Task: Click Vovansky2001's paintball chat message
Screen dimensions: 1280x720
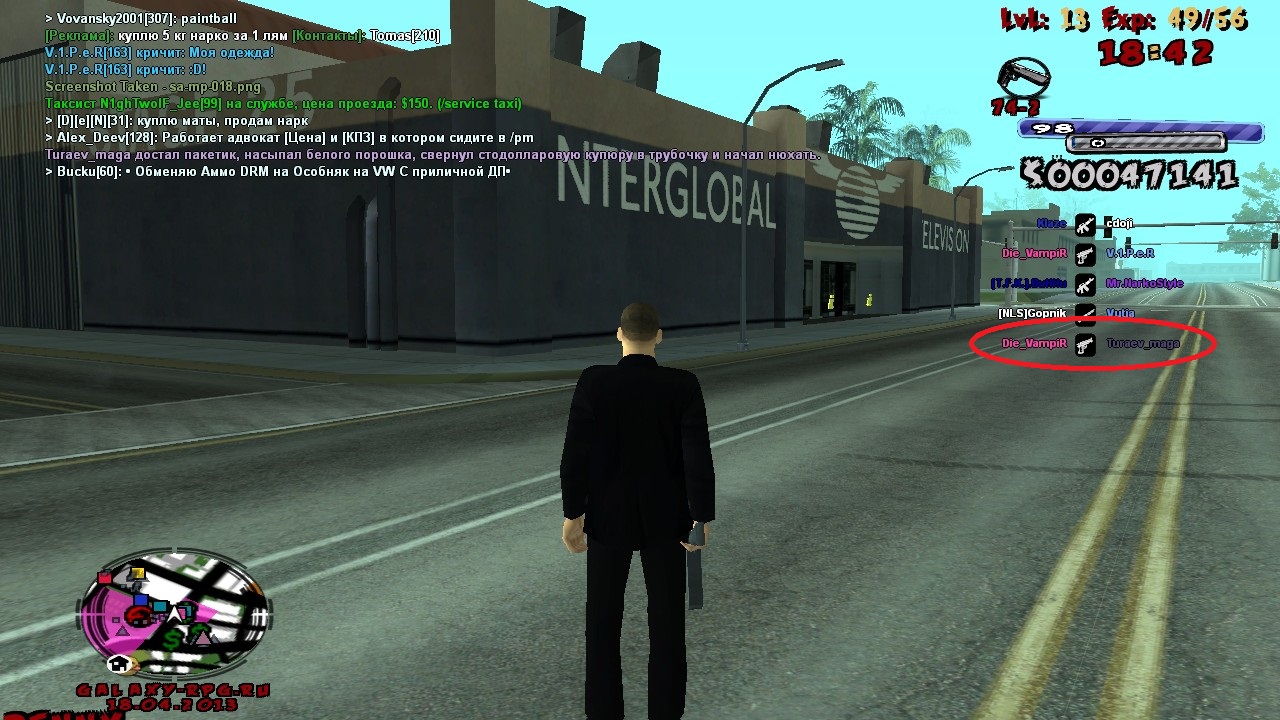Action: pos(141,19)
